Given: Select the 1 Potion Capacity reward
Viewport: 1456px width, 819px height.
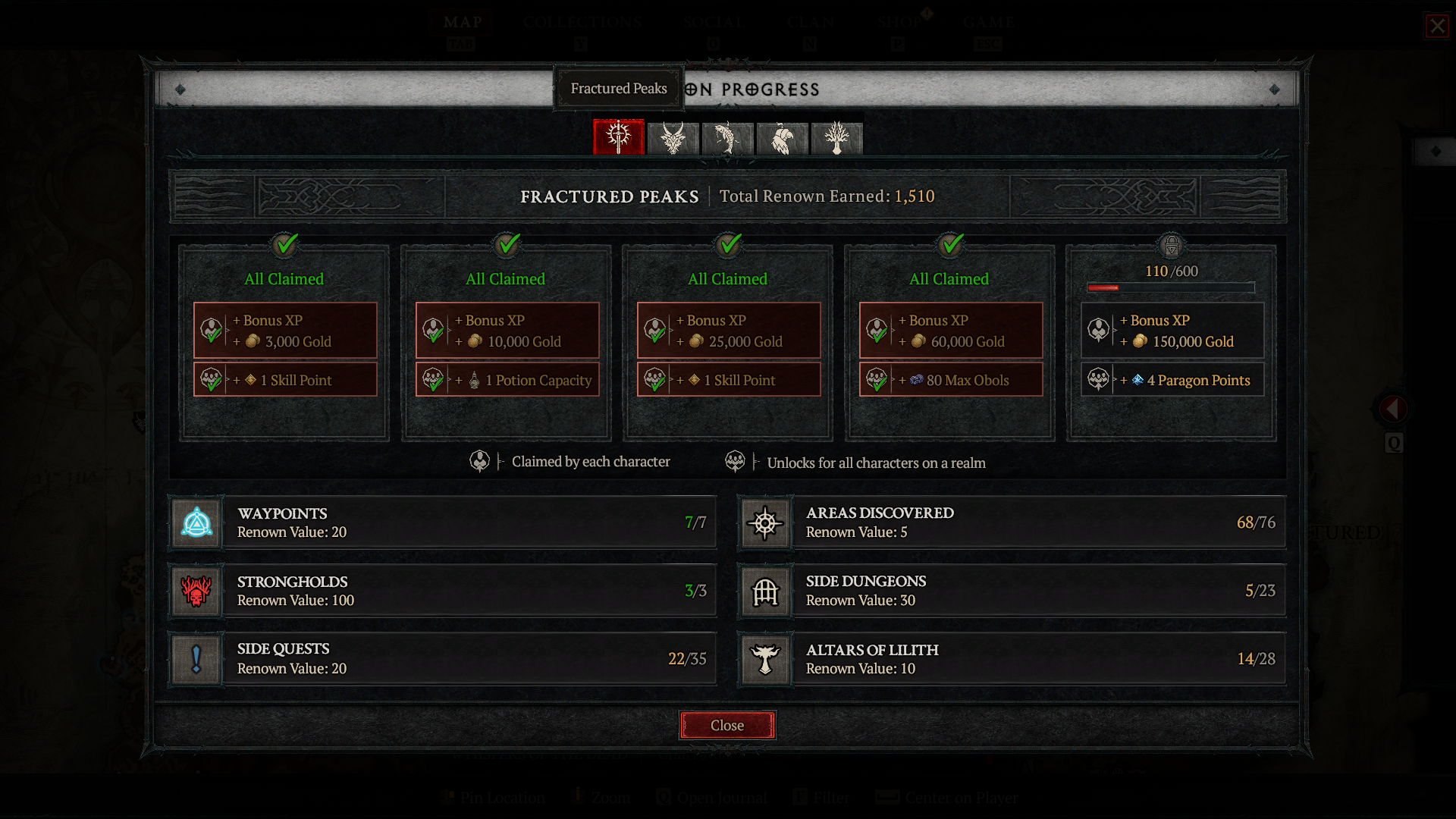Looking at the screenshot, I should click(x=507, y=380).
